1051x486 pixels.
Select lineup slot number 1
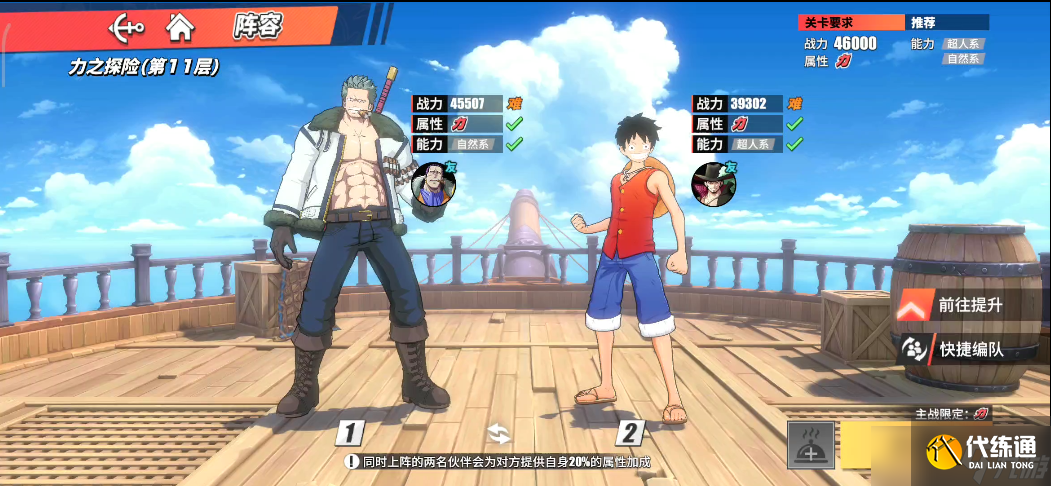pos(348,433)
